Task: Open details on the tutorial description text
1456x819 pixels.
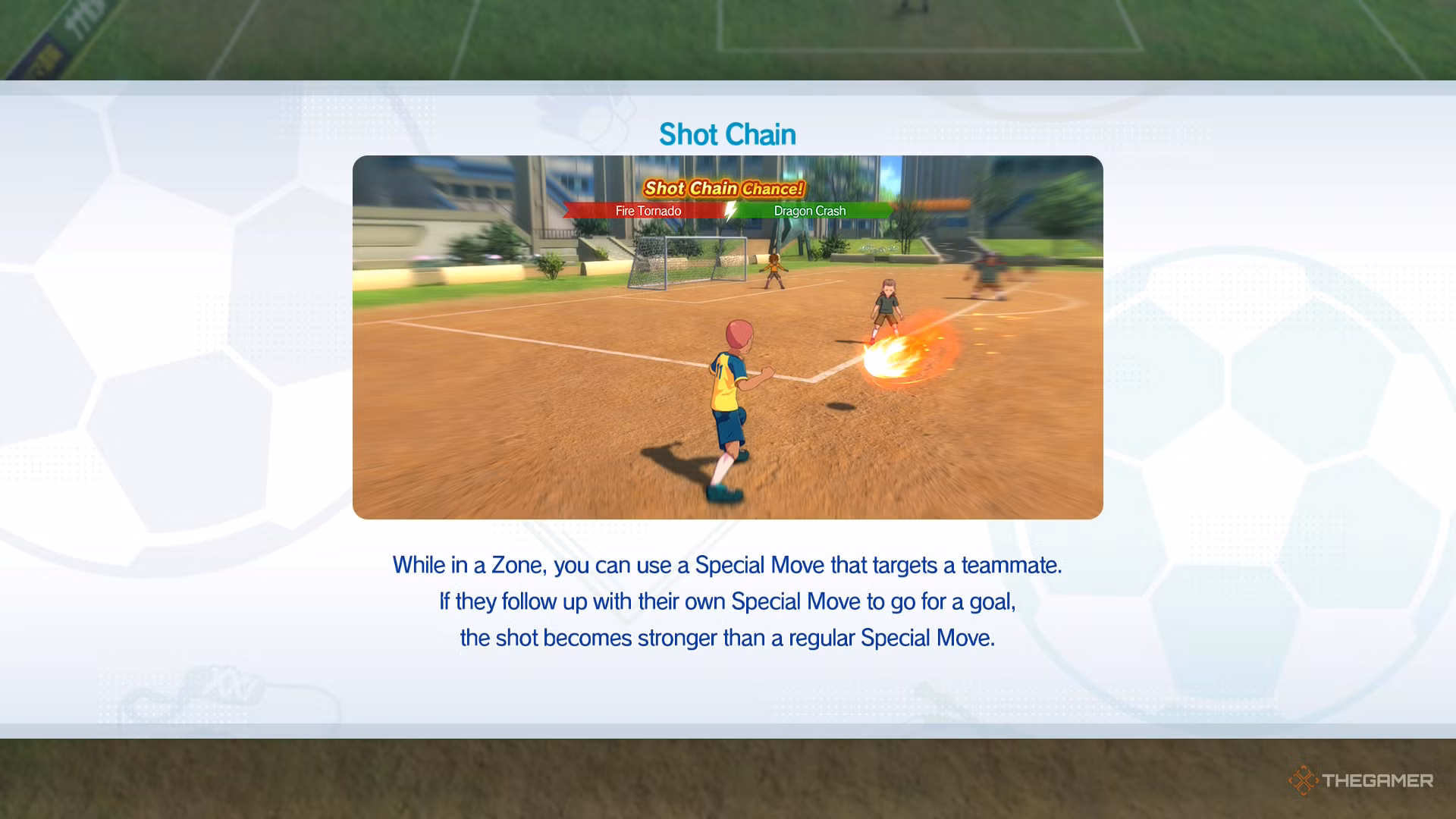Action: (726, 601)
